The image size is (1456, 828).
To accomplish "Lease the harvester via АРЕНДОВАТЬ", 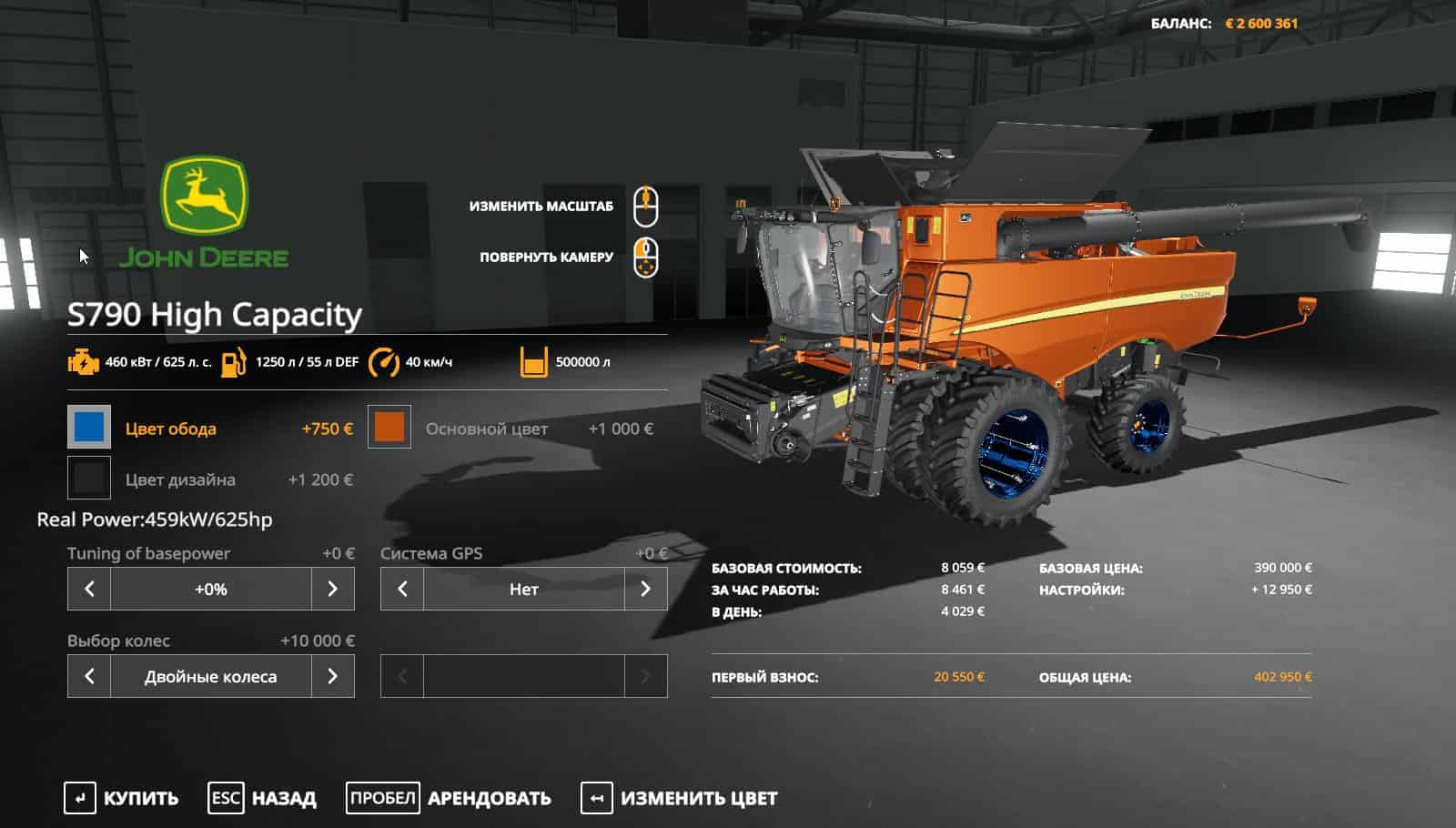I will tap(450, 798).
